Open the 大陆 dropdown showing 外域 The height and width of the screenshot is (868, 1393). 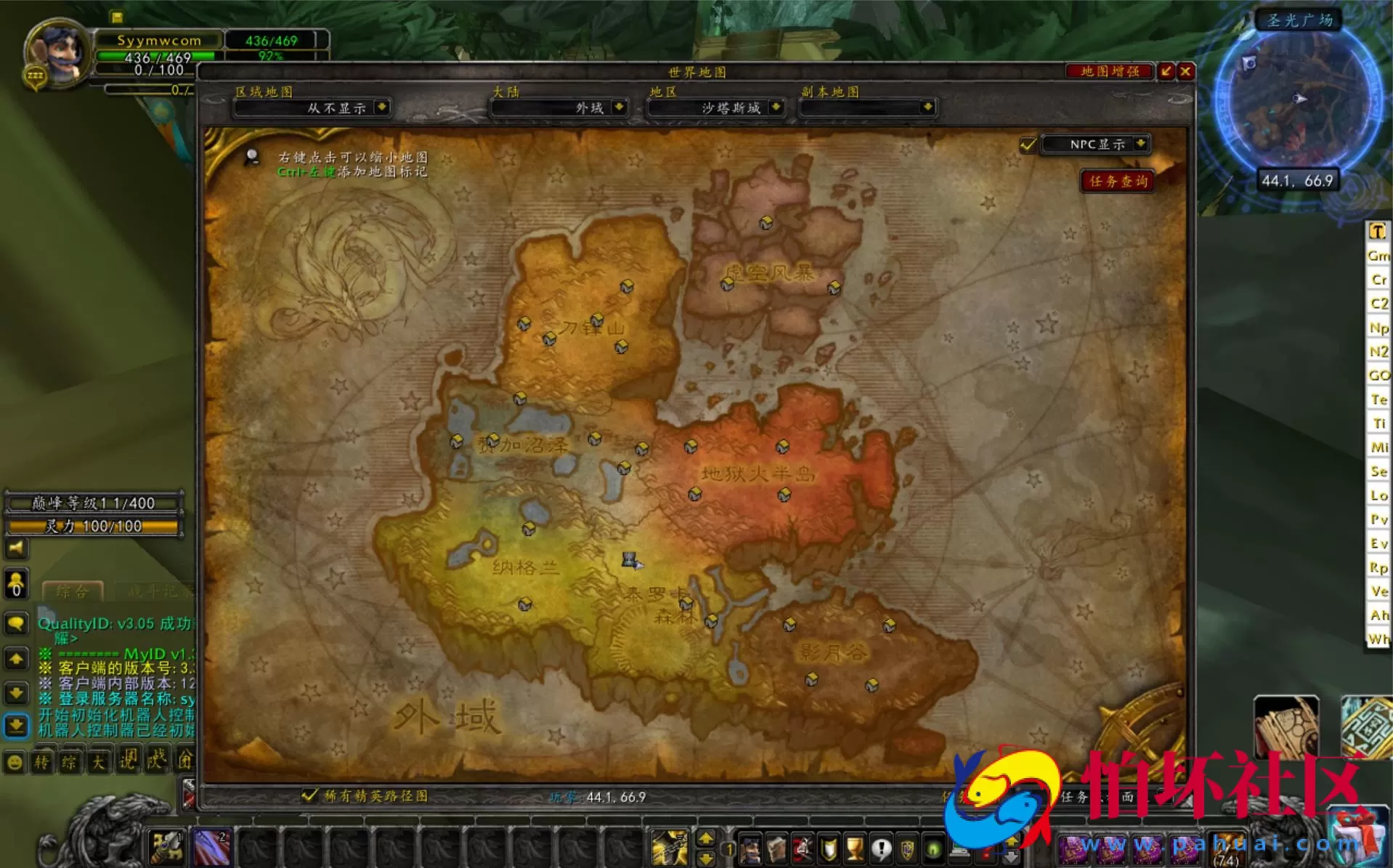(558, 108)
